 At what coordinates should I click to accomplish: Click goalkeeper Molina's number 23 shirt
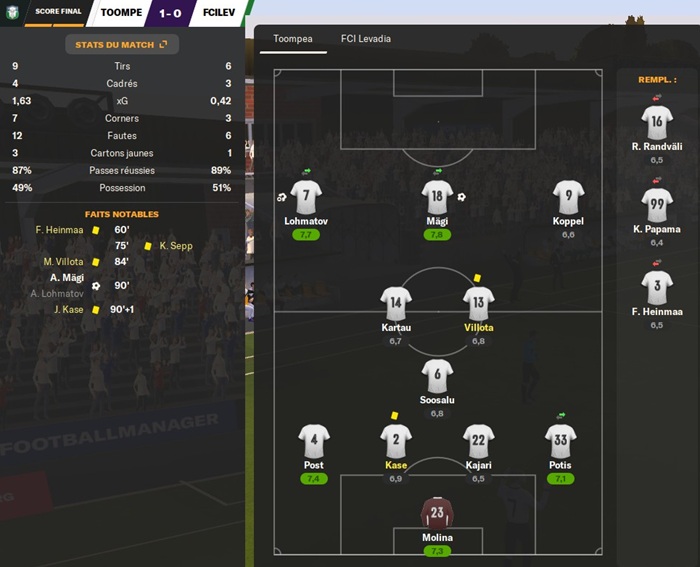437,512
